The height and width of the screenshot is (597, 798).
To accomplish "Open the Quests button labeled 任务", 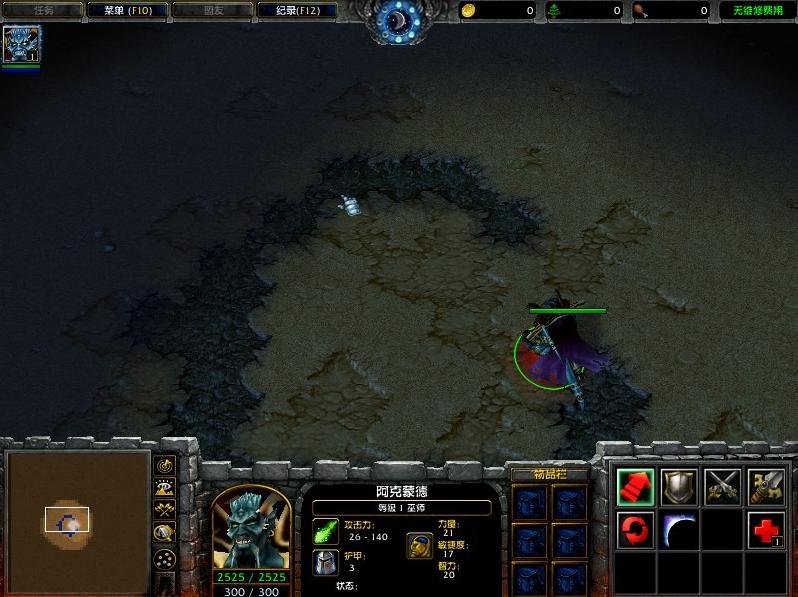I will [43, 11].
